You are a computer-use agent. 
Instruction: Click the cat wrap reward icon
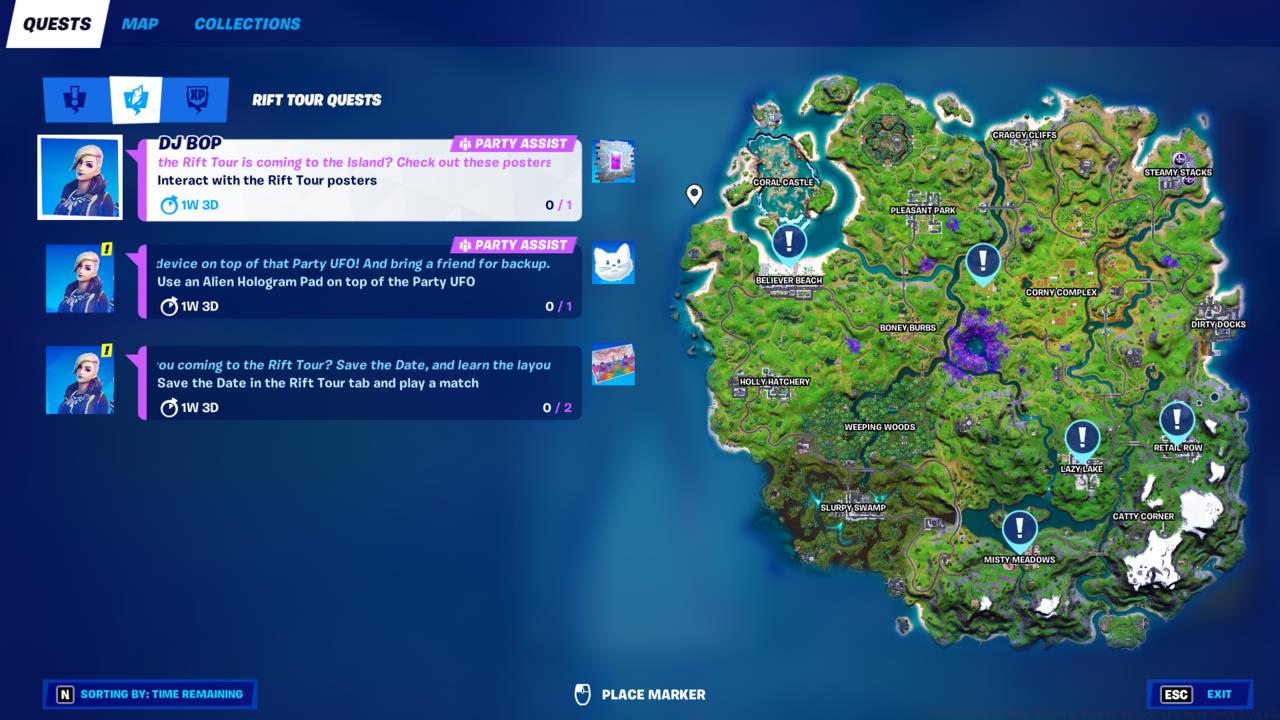[x=613, y=263]
